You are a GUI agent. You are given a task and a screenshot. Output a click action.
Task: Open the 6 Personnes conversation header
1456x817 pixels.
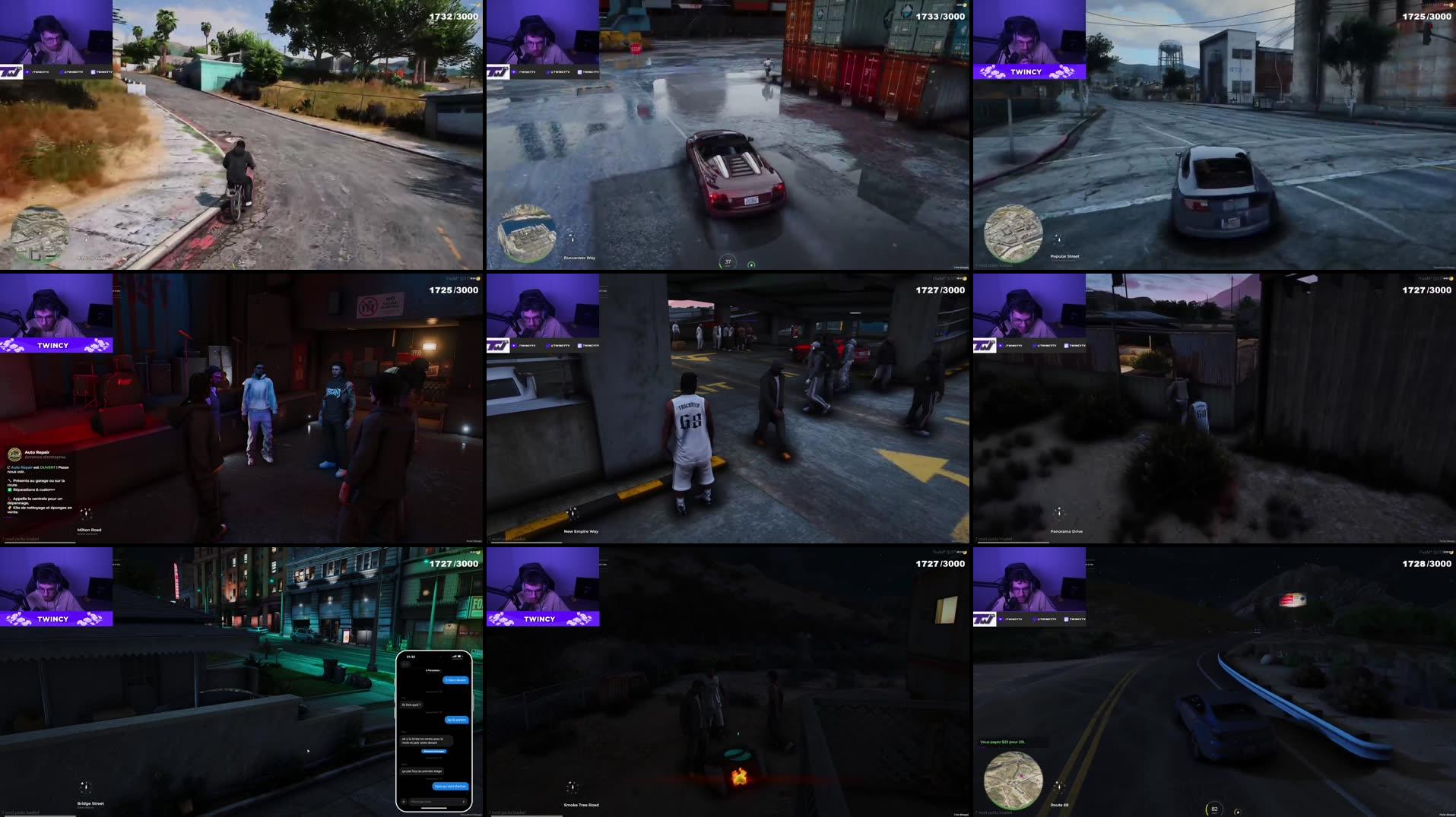[x=432, y=670]
